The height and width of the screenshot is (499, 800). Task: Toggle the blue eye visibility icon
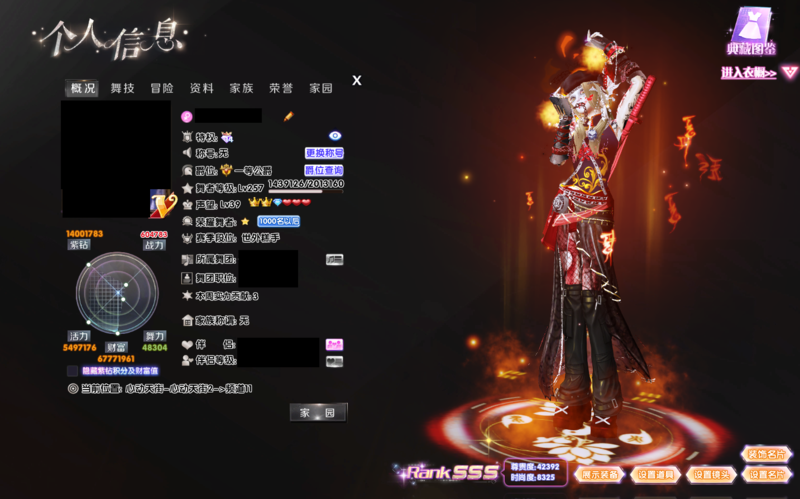[x=335, y=135]
